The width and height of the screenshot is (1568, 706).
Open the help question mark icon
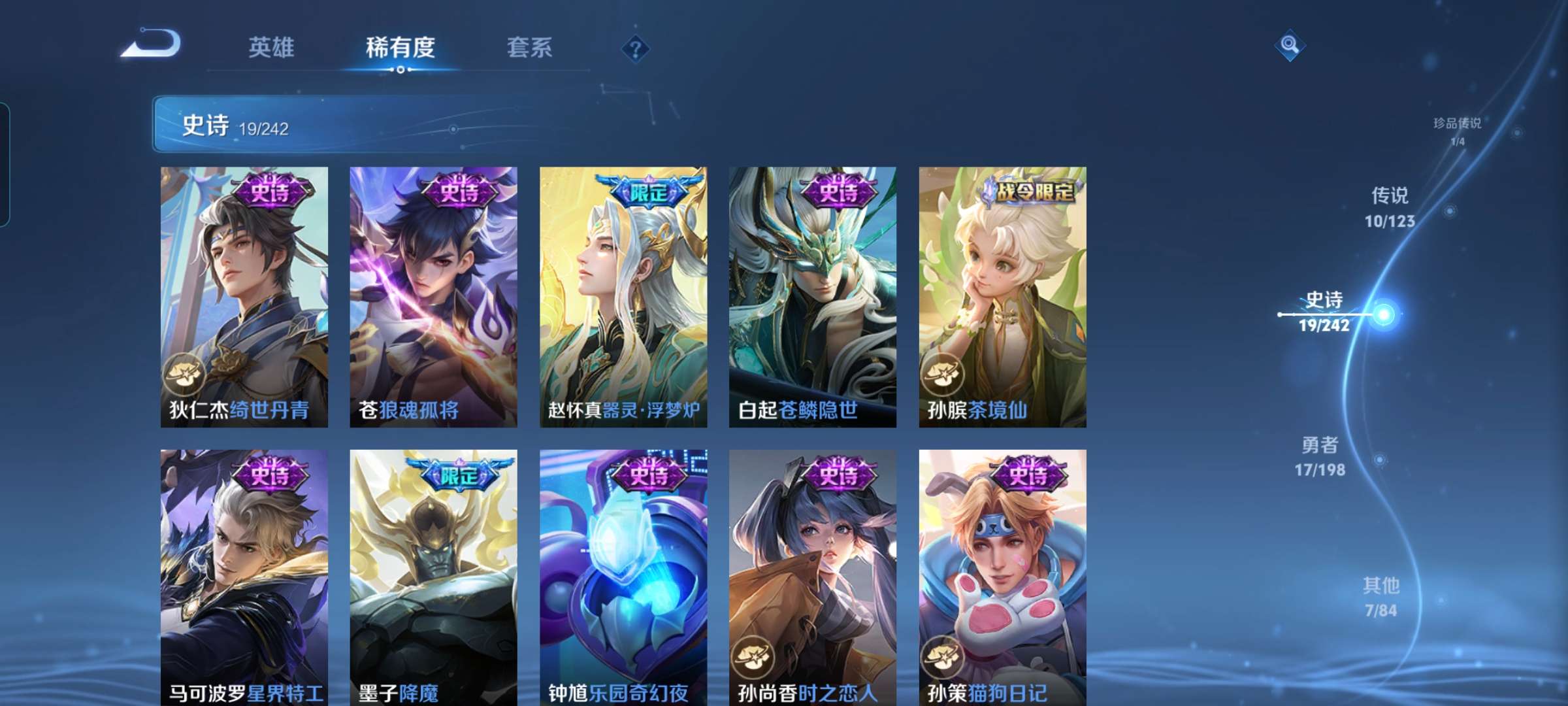click(636, 48)
